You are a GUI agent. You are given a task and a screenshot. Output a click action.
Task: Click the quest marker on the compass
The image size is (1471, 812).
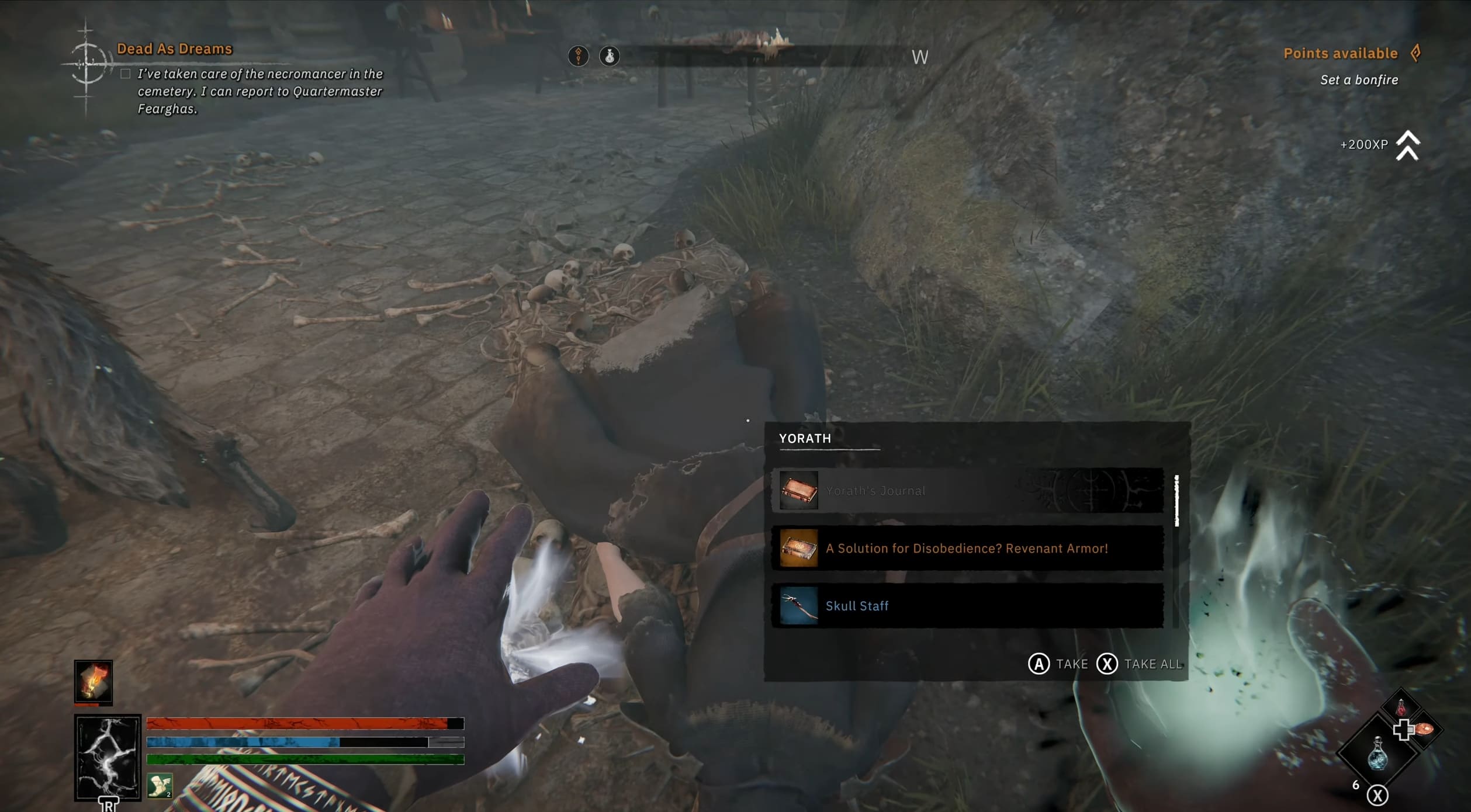578,56
